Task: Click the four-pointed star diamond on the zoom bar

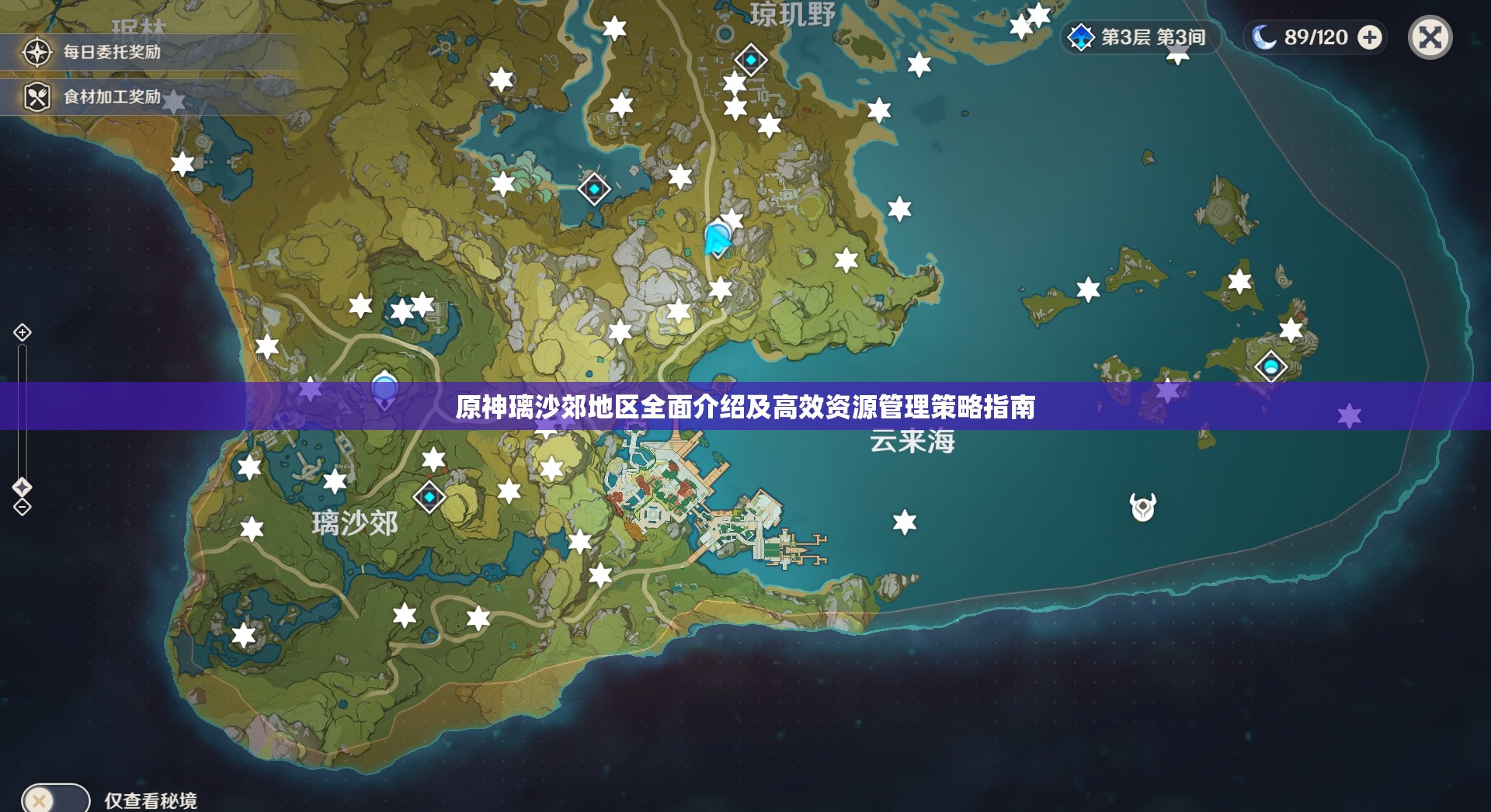Action: (21, 487)
